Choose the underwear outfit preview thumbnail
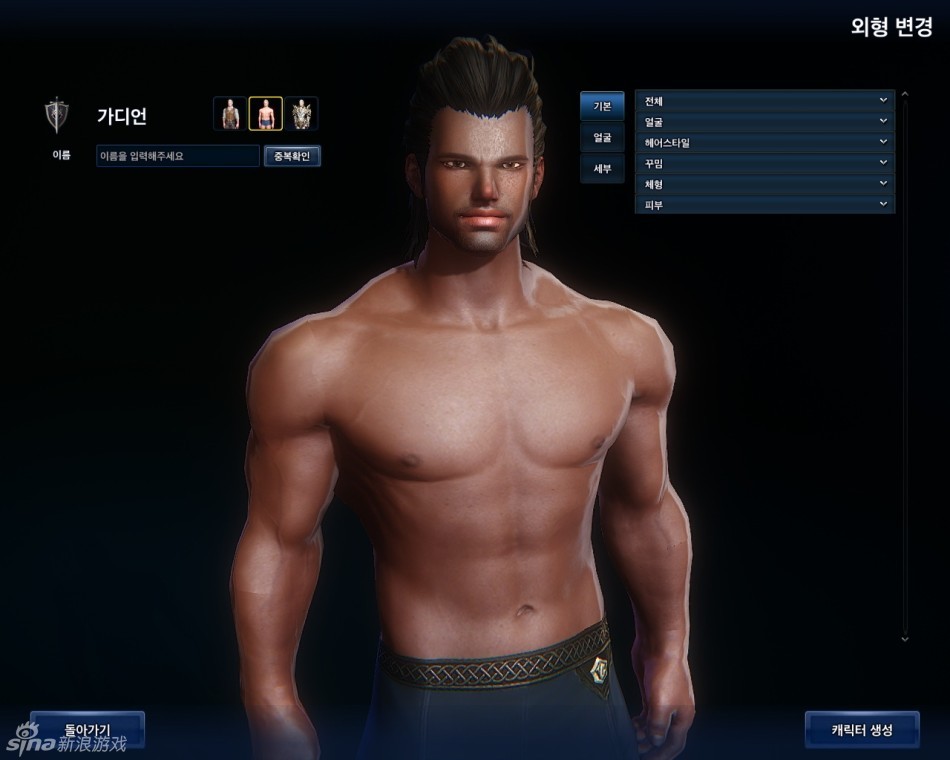Screen dimensions: 950x760 pyautogui.click(x=265, y=114)
